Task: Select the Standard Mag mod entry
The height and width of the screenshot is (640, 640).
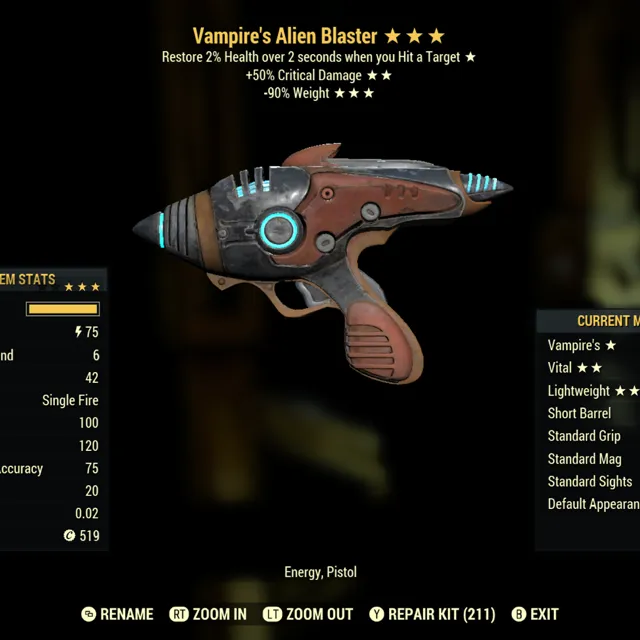Action: 586,459
